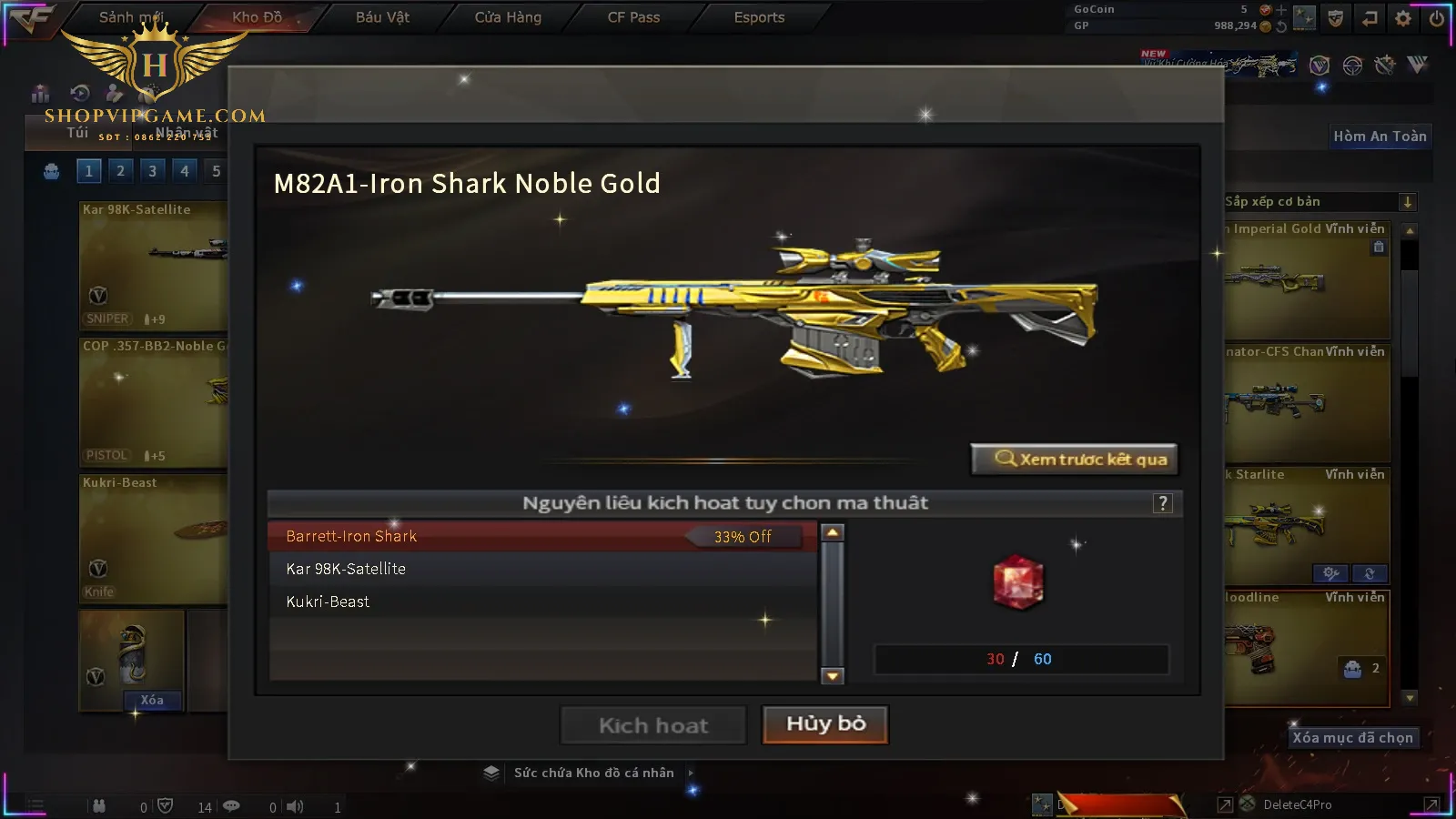1456x819 pixels.
Task: Select bag page 3 tab
Action: (x=152, y=171)
